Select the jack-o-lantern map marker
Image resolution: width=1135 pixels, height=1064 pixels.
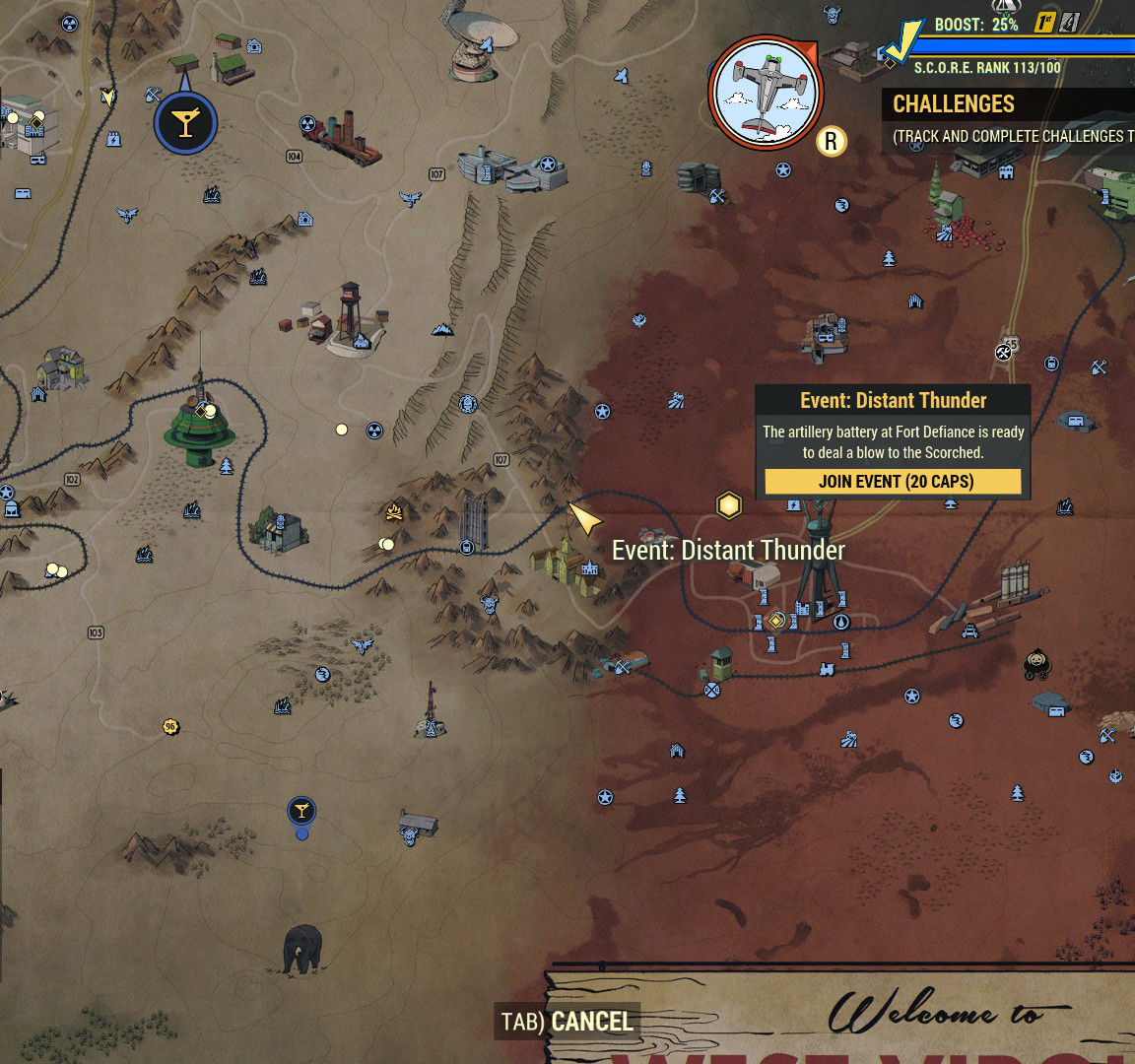point(1037,663)
